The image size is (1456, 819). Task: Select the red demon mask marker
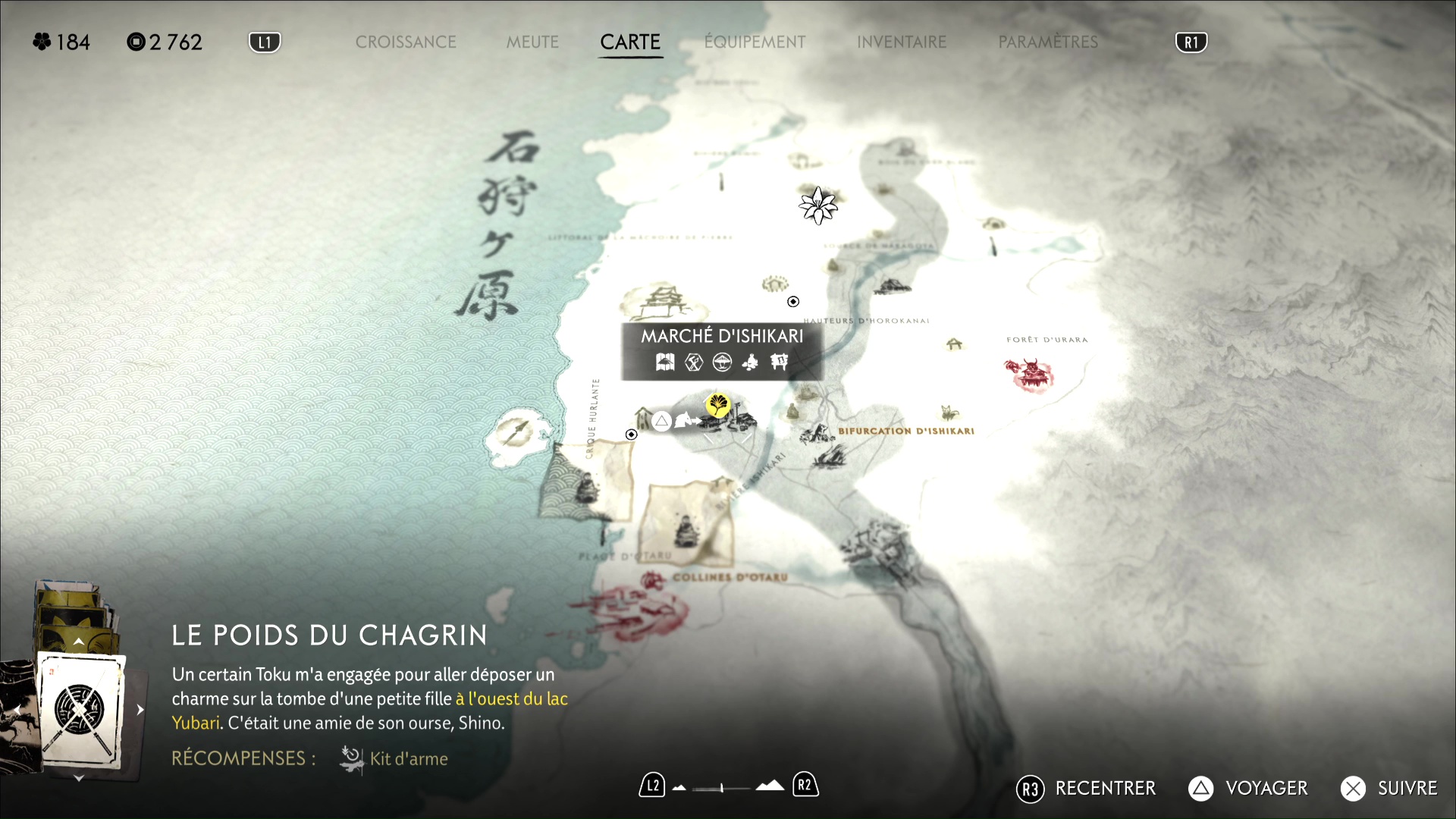(1031, 374)
